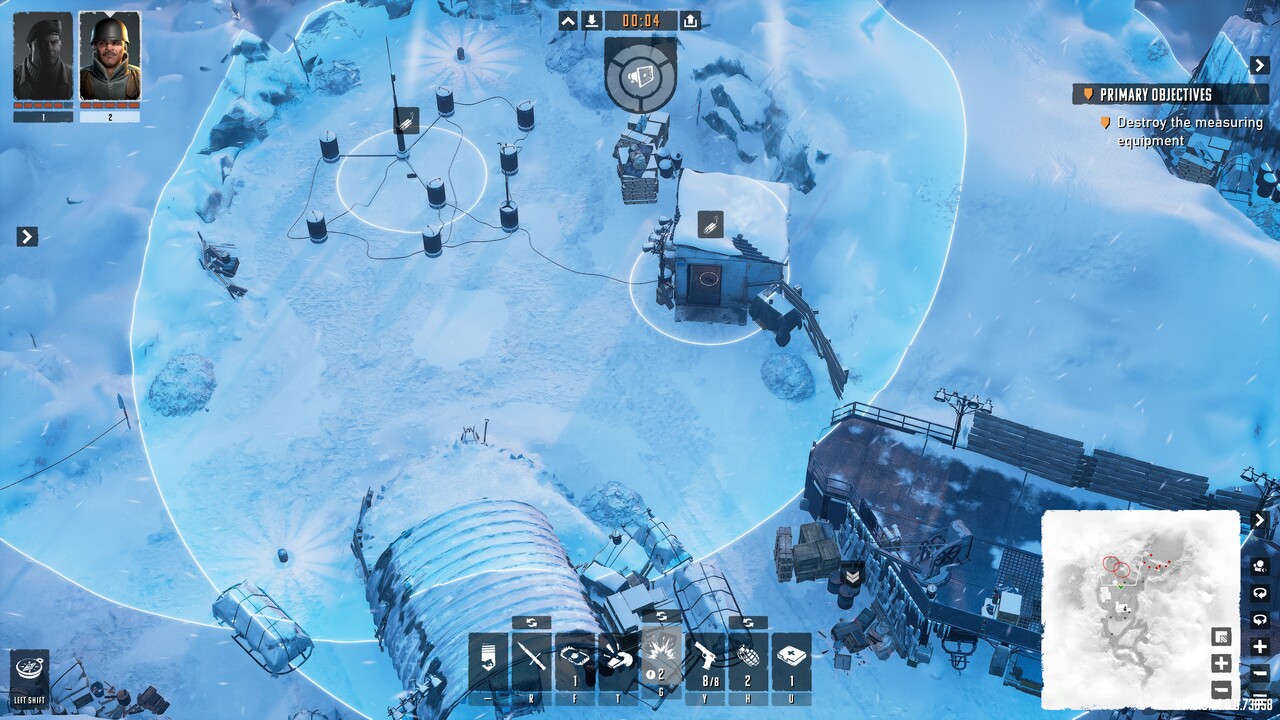
Task: Expand the left side panel arrow
Action: click(x=28, y=237)
